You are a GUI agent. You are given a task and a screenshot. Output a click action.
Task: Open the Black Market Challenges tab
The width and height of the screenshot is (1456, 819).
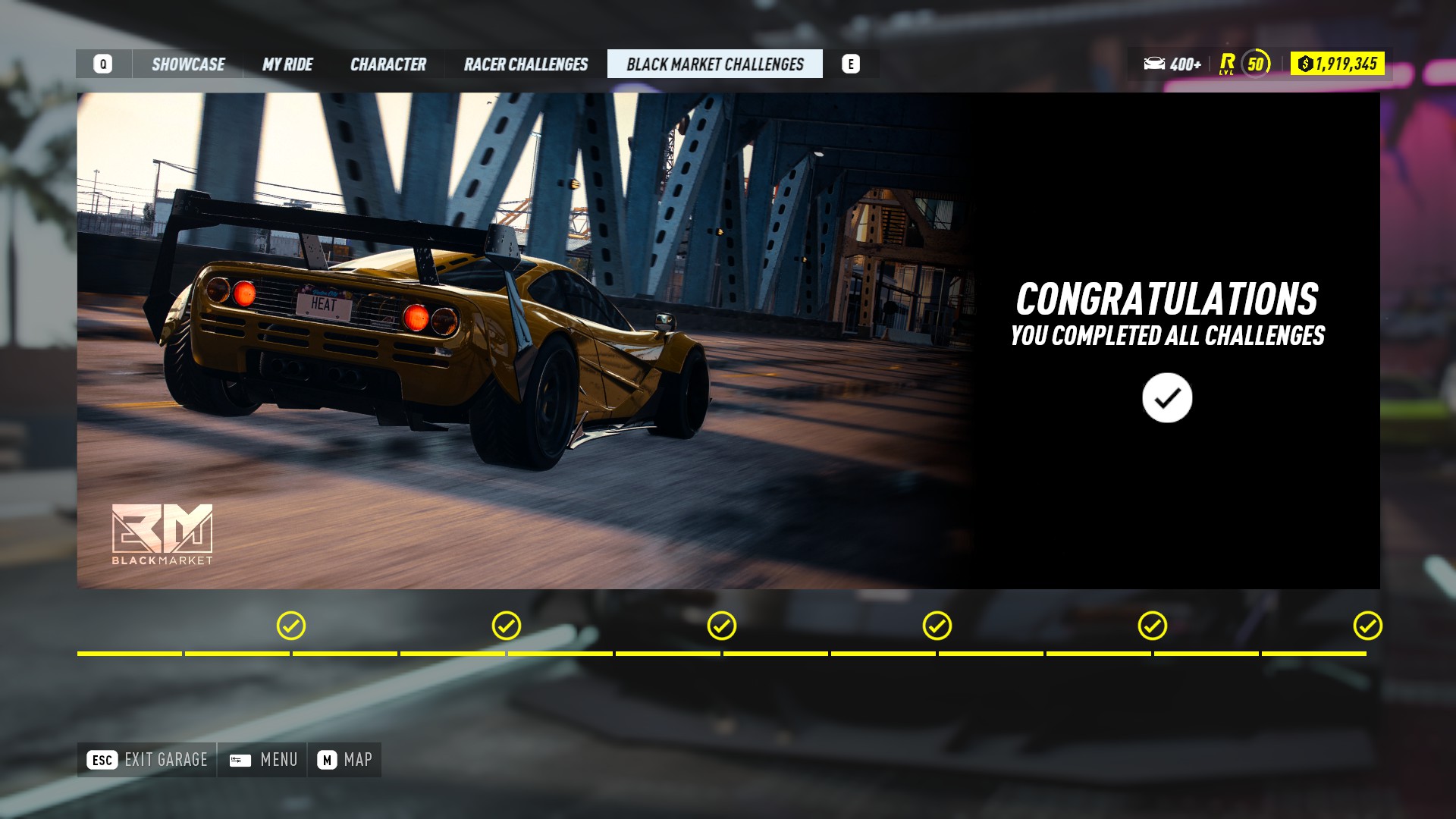(x=714, y=64)
